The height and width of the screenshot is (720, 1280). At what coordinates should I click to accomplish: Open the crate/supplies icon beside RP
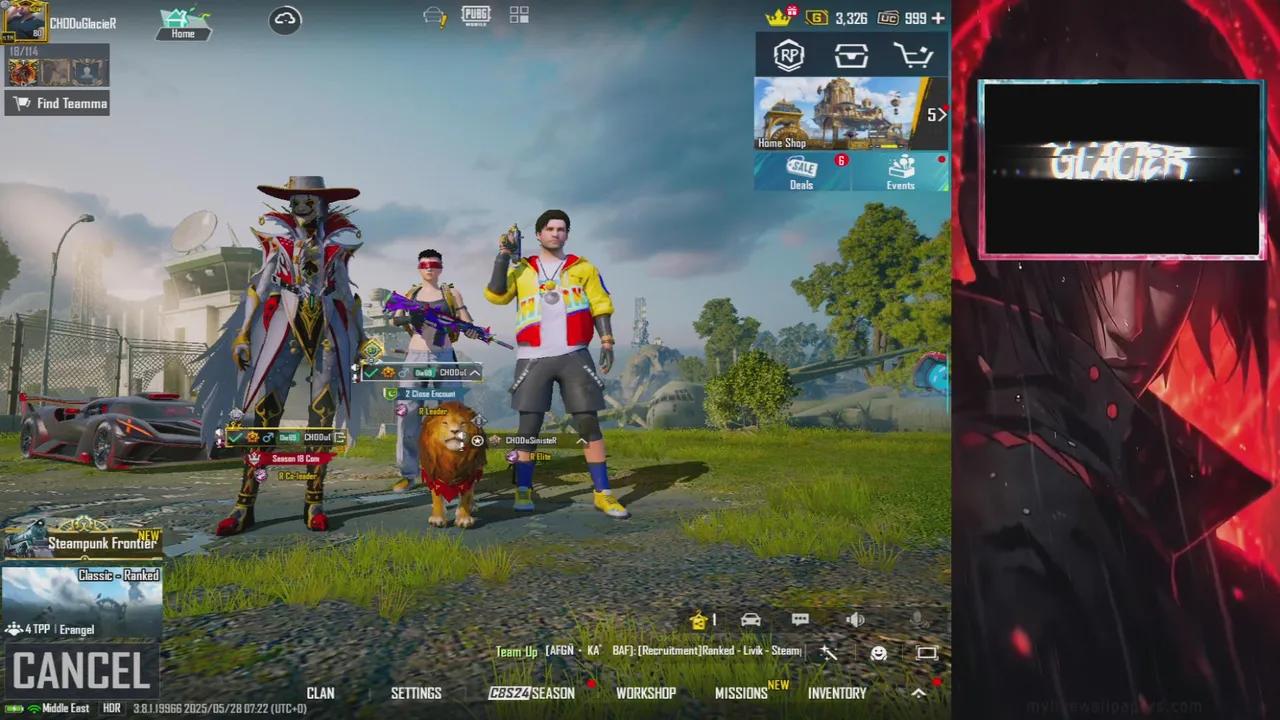coord(851,56)
